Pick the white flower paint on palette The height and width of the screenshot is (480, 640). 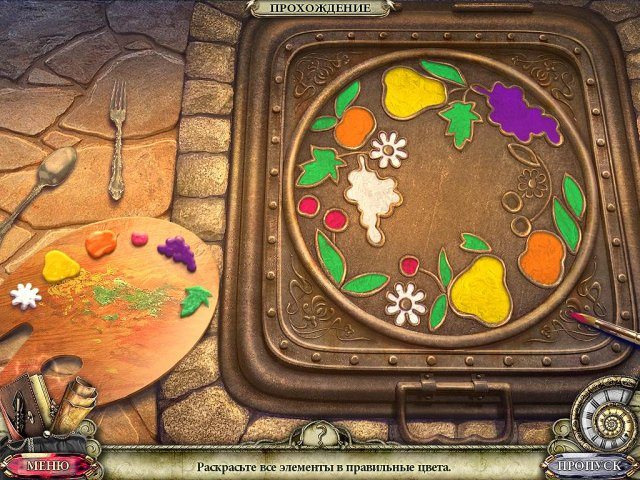pos(25,295)
